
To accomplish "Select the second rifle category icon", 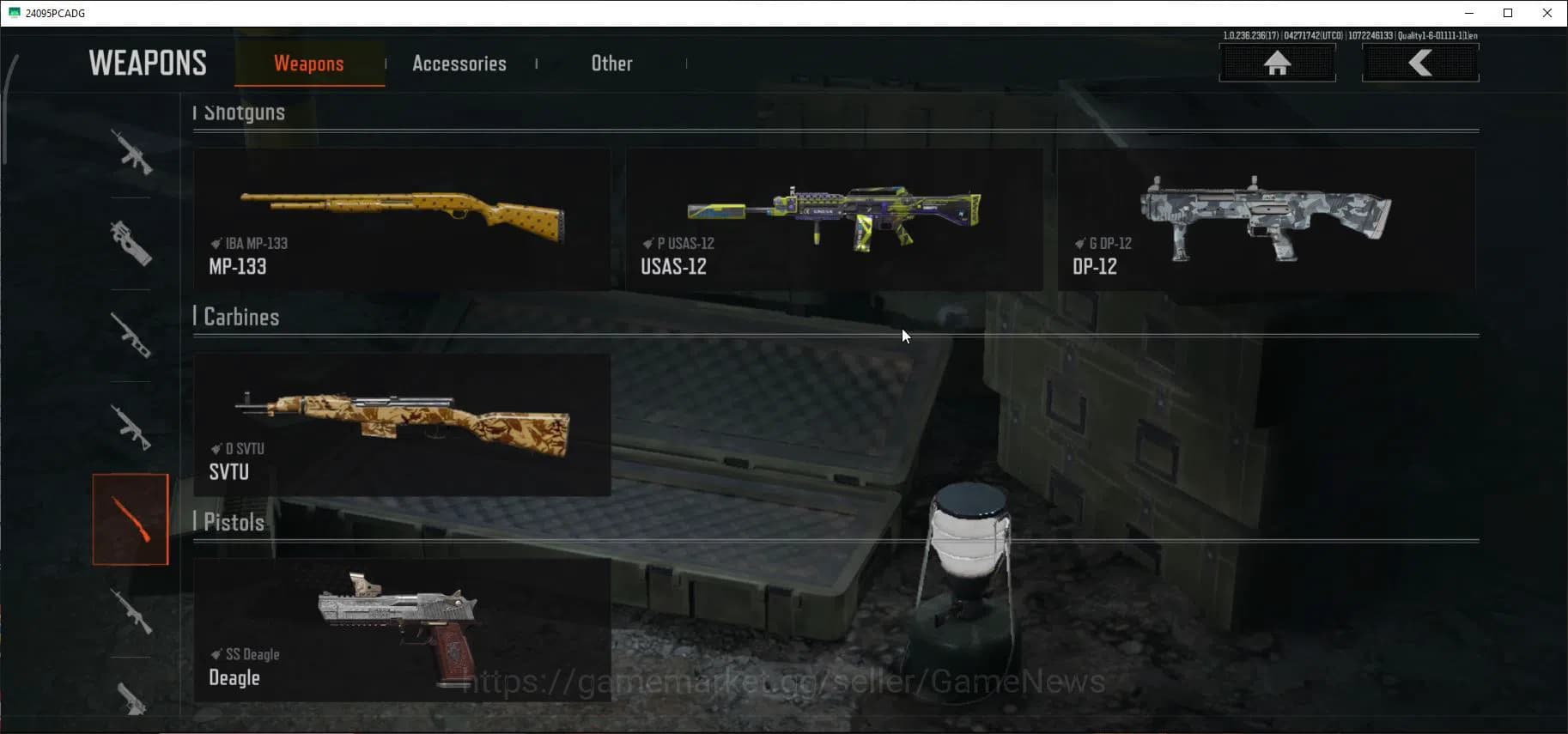I will pos(131,428).
